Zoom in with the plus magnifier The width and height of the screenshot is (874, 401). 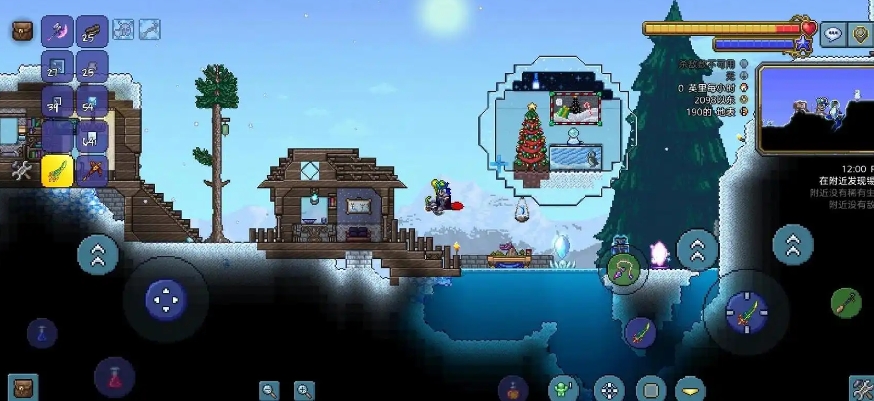pos(304,390)
